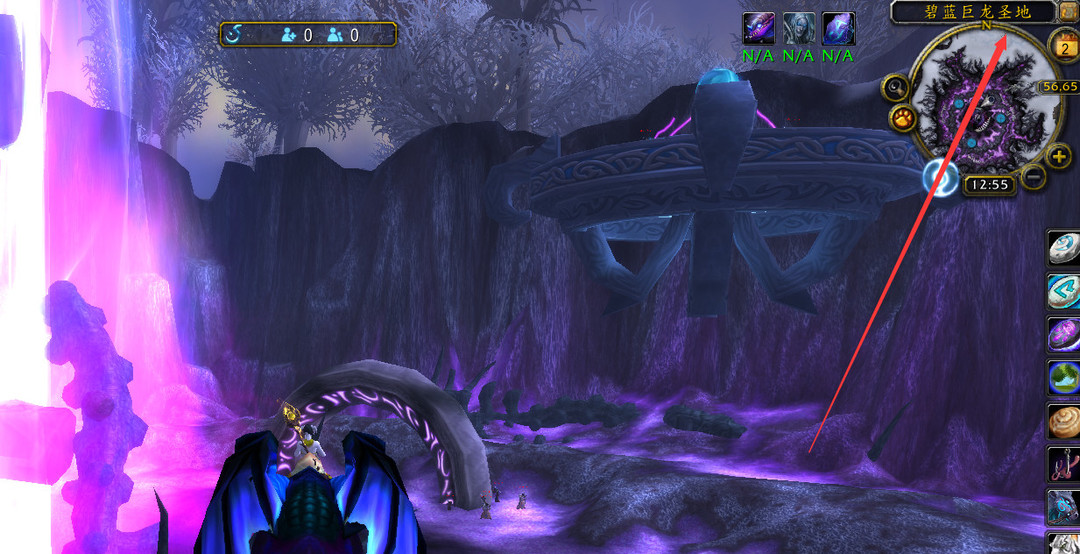Select the purple weapon buff icon
The image size is (1080, 554).
[x=759, y=28]
